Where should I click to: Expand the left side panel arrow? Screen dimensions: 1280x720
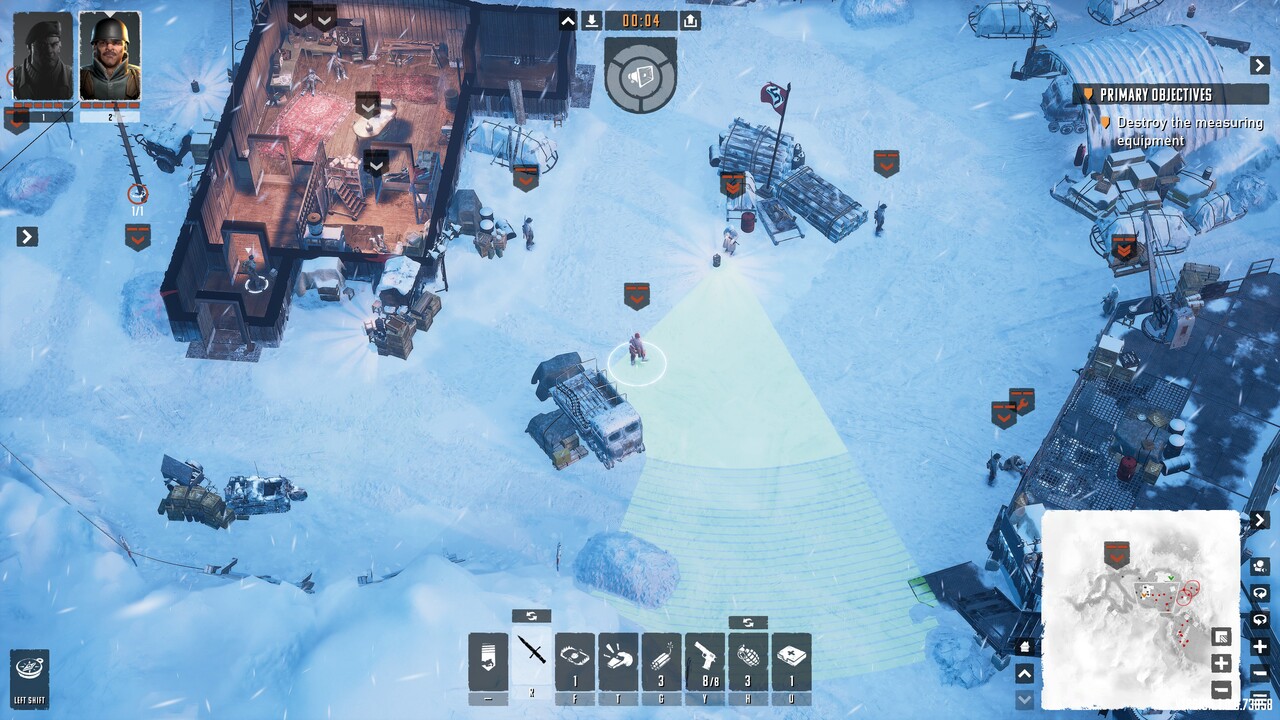28,237
